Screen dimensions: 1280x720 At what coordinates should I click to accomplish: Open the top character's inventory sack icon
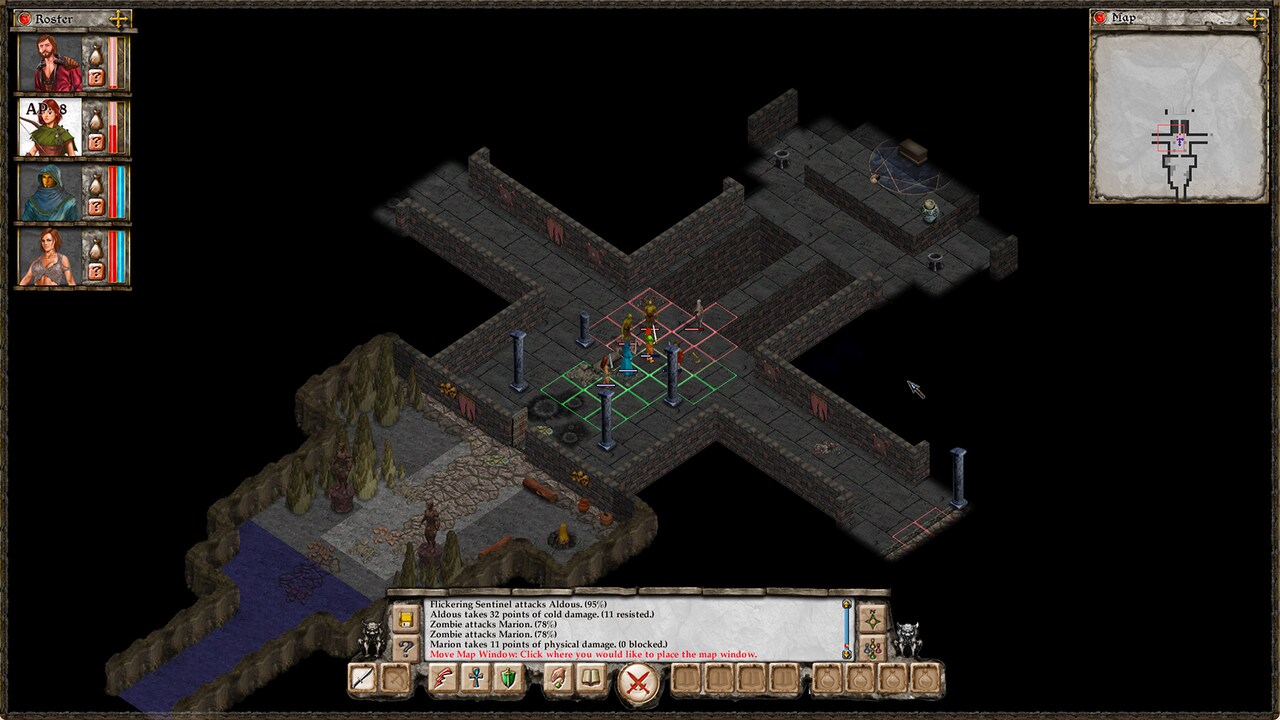[96, 54]
